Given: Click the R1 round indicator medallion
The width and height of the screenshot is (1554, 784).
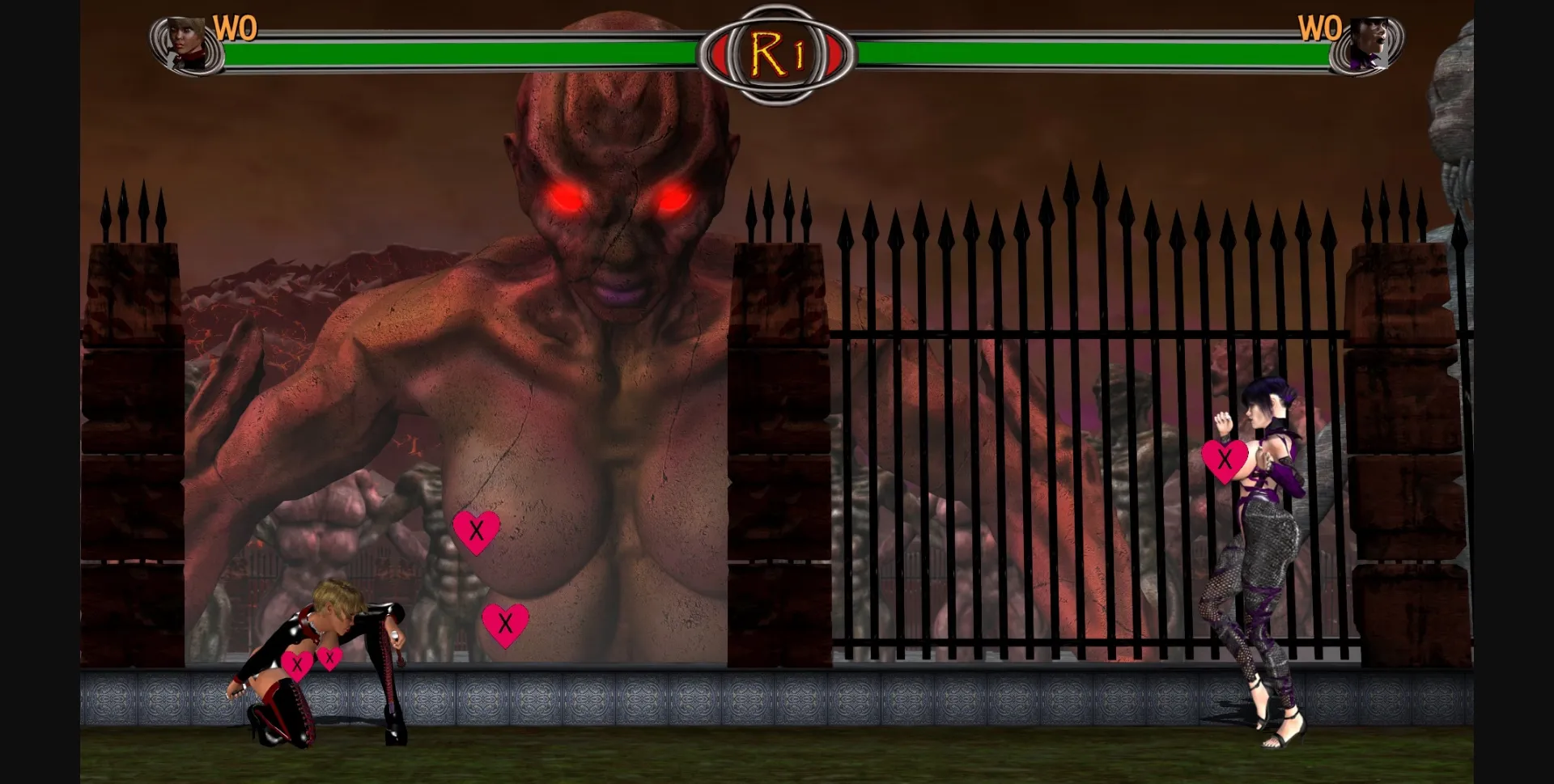Looking at the screenshot, I should tap(775, 50).
